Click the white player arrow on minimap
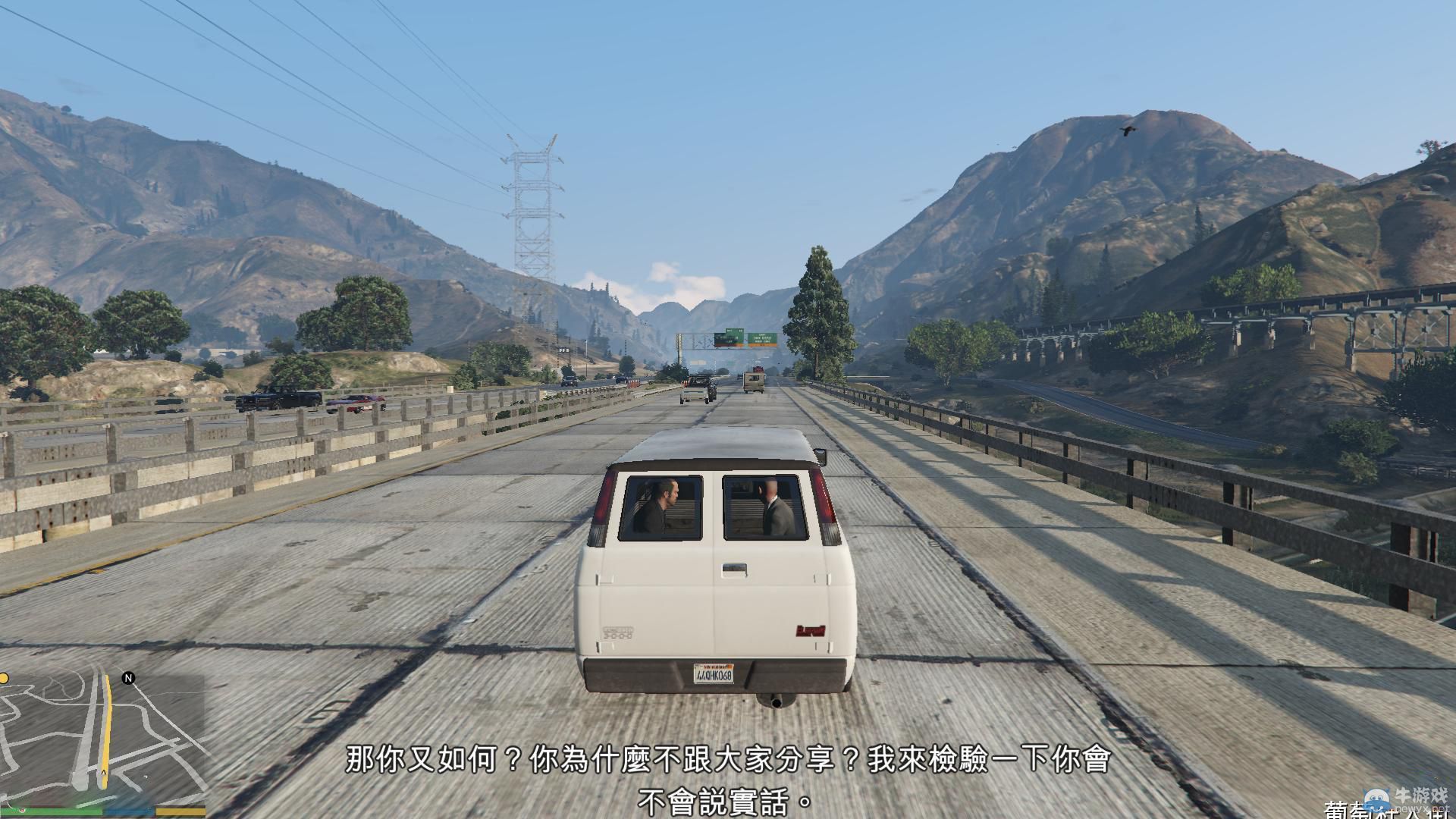The image size is (1456, 819). [104, 772]
